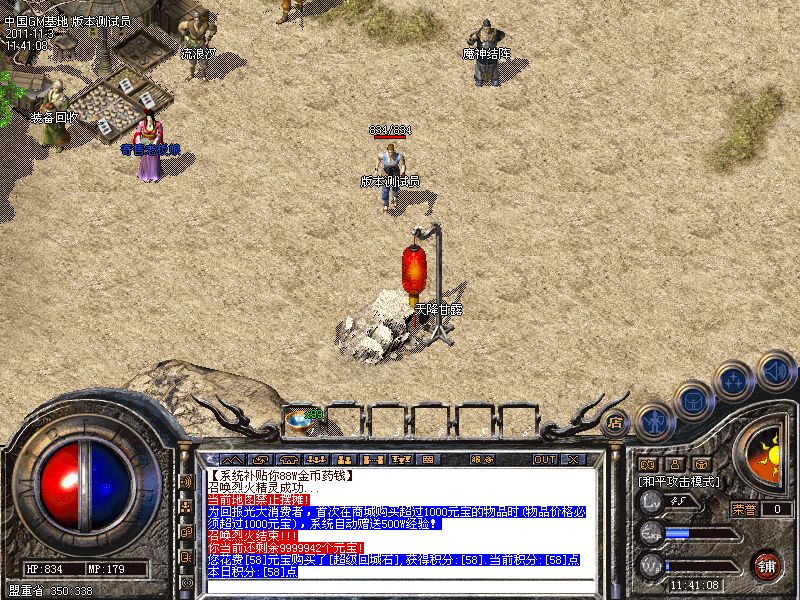Click the 荣誉 honor label button

(x=743, y=509)
